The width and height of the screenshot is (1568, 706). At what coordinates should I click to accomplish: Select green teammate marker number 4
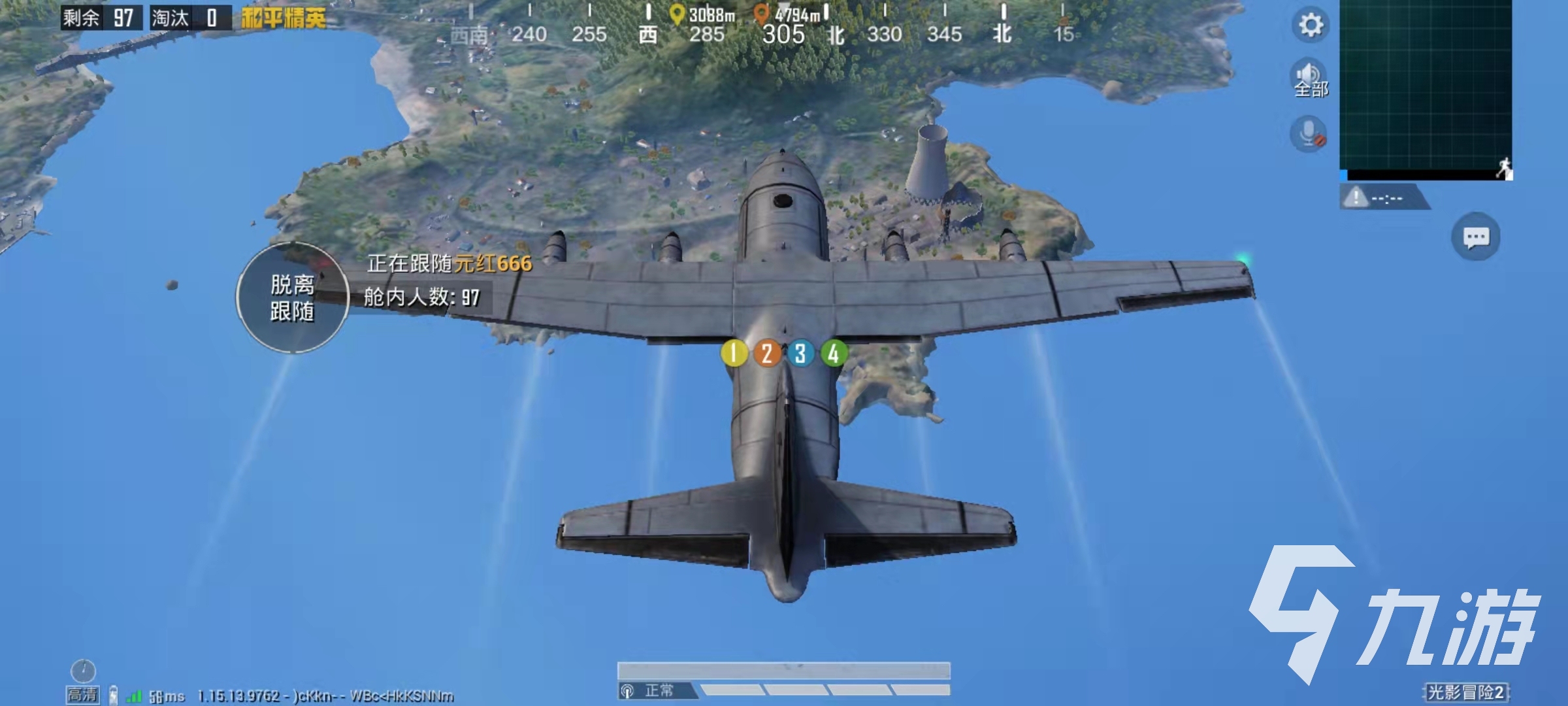pyautogui.click(x=834, y=354)
